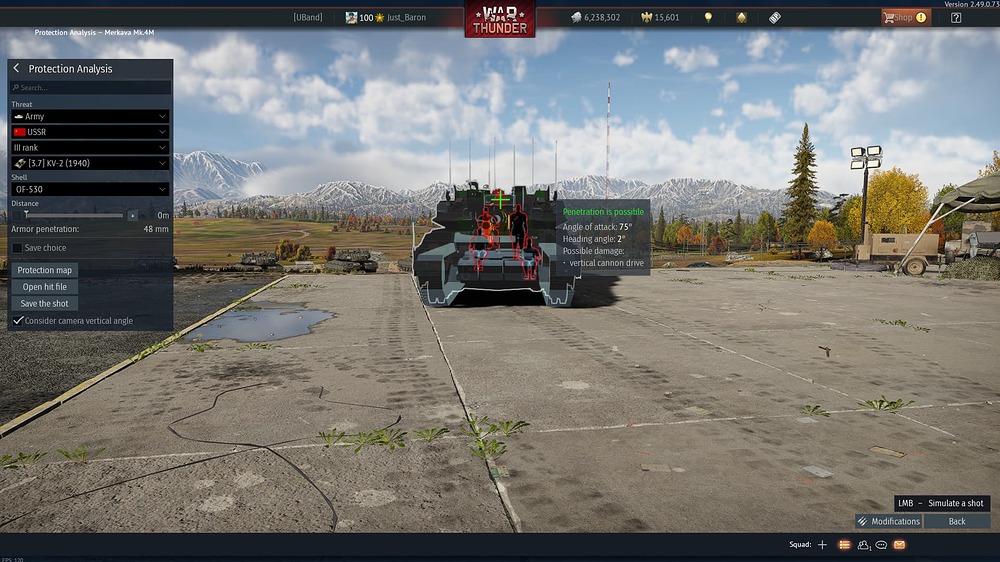Open the Modifications window
This screenshot has height=562, width=1000.
pos(888,521)
